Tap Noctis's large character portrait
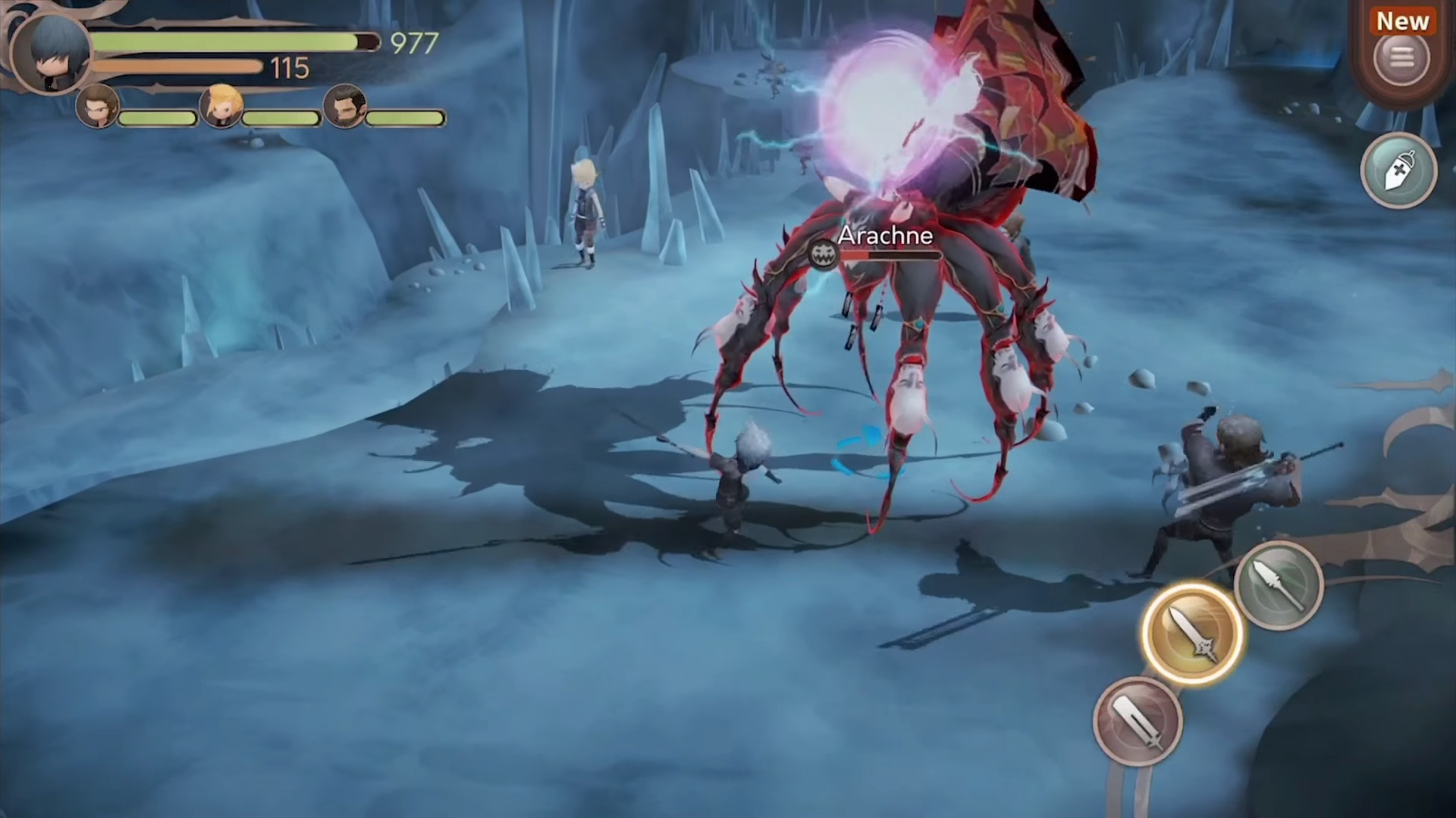This screenshot has width=1456, height=818. [51, 52]
